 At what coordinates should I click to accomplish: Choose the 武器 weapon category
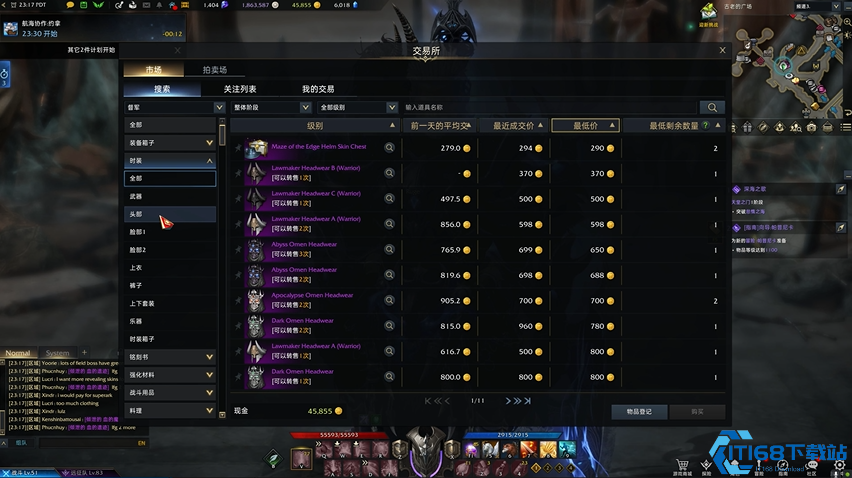136,197
